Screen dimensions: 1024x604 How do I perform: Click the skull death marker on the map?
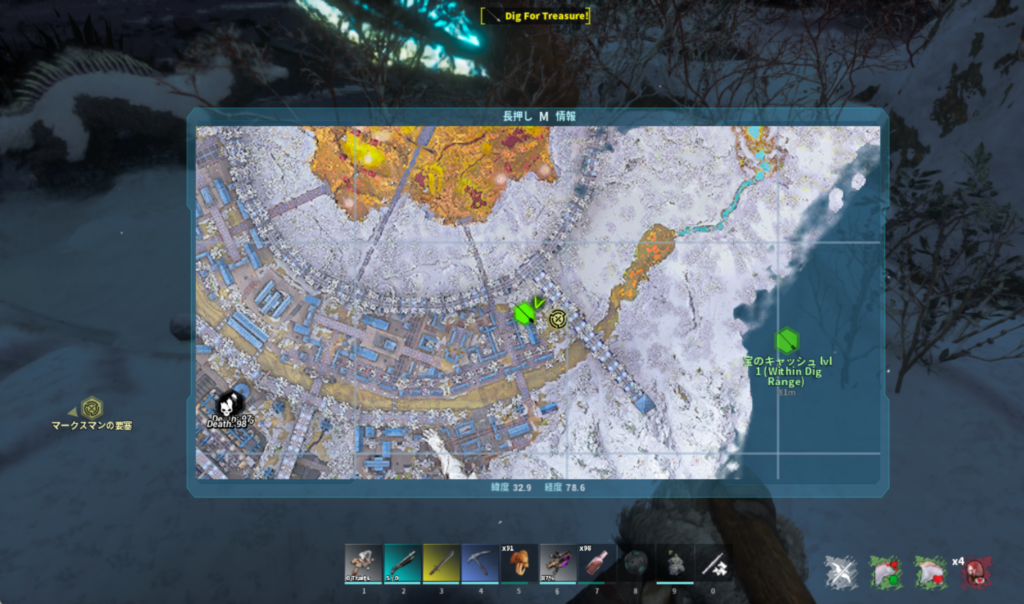pos(228,405)
